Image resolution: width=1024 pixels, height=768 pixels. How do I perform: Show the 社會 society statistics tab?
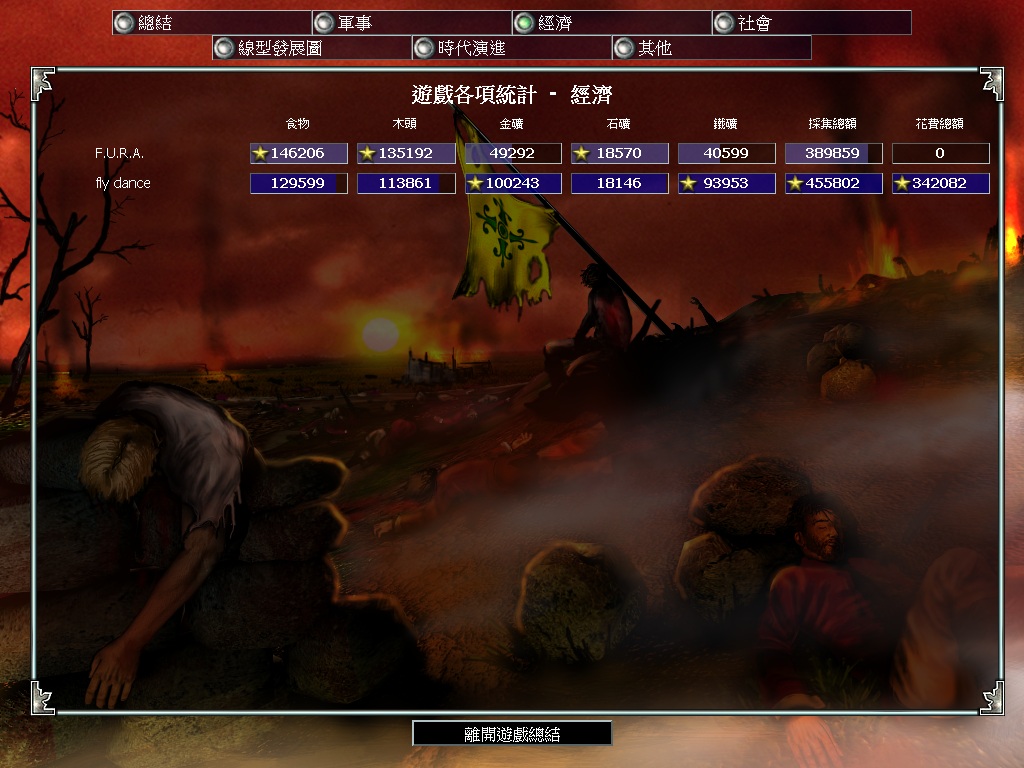pyautogui.click(x=811, y=22)
